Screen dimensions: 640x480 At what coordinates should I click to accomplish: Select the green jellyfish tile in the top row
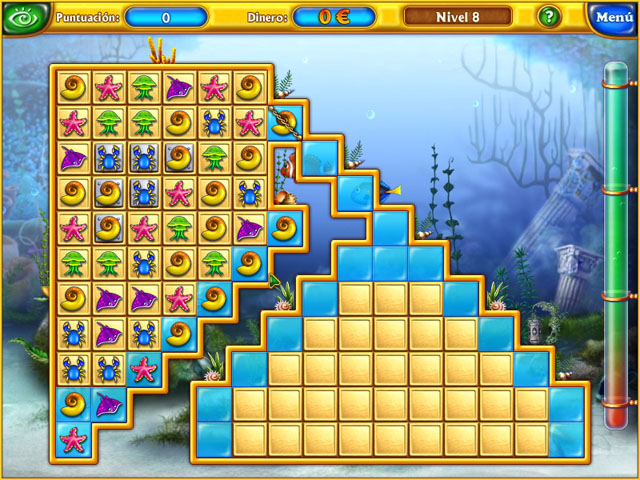point(145,88)
